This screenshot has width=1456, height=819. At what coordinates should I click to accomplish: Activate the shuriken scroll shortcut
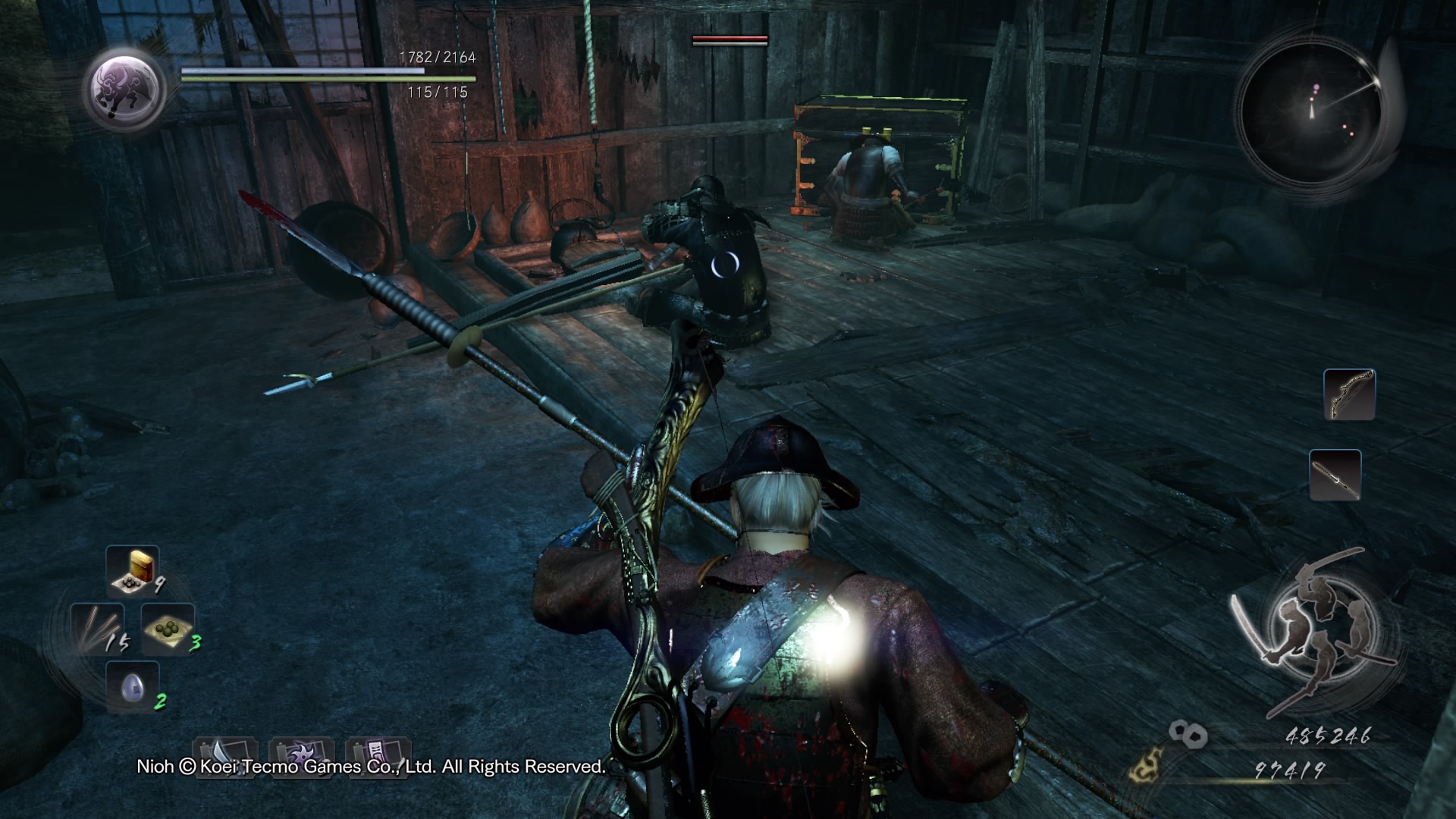point(302,757)
